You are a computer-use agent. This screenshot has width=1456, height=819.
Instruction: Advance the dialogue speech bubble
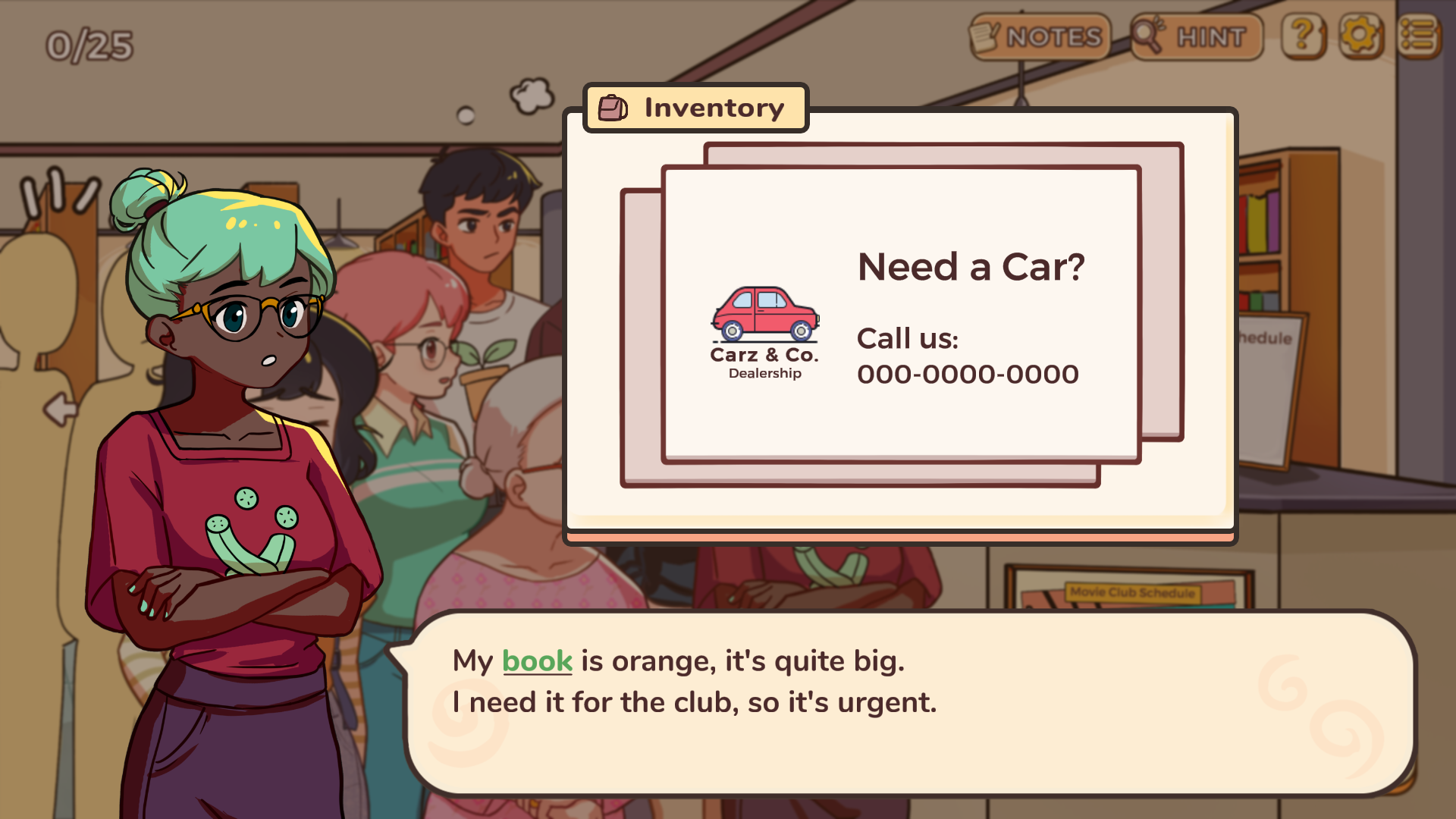click(x=910, y=705)
